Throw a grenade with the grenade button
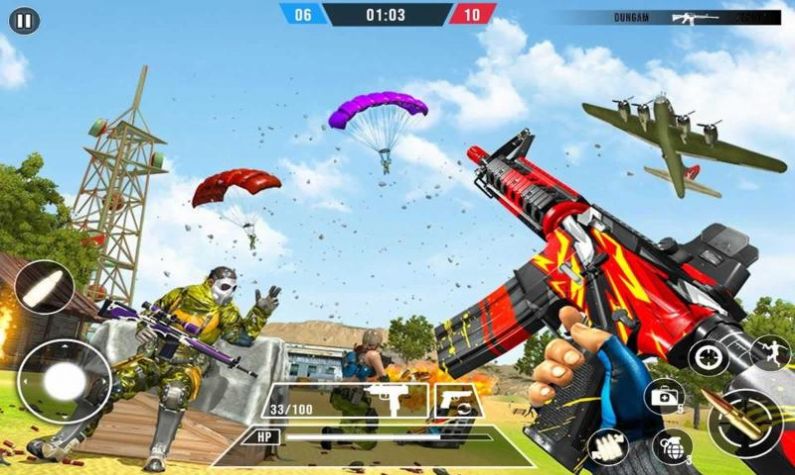Screen dimensions: 795x475 pos(672,446)
